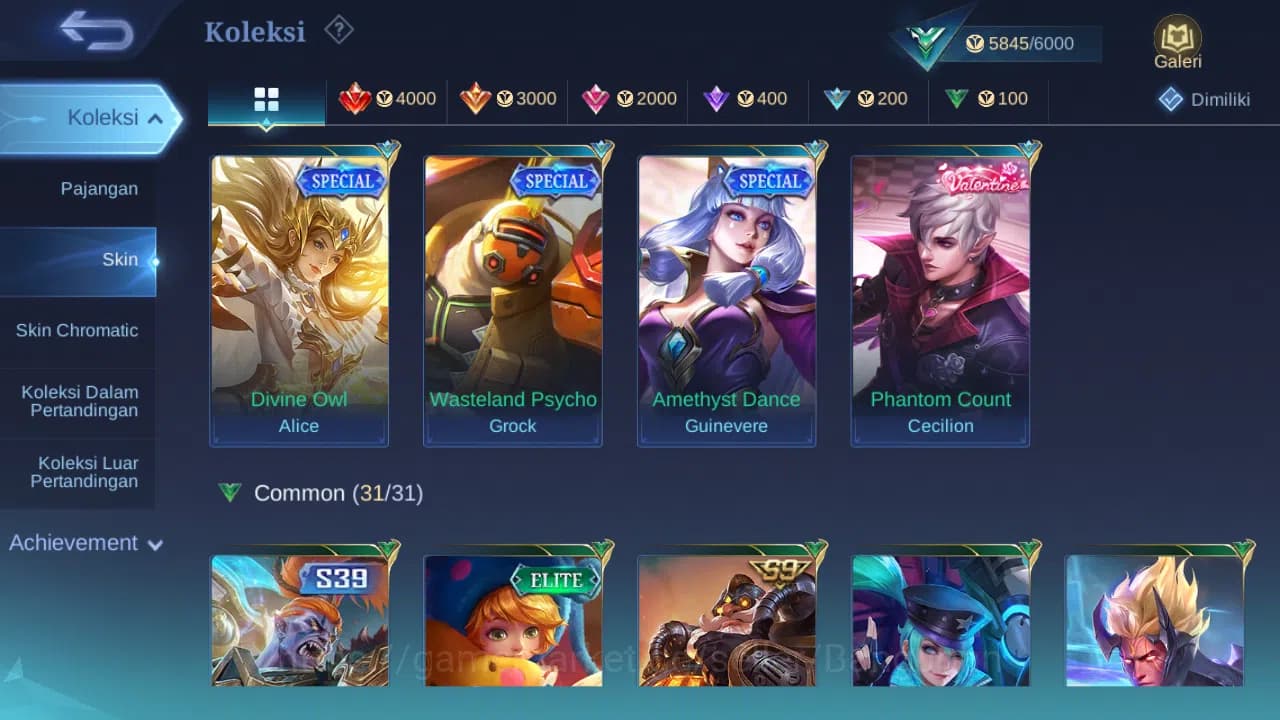Screen dimensions: 1280x720
Task: Click the question mark icon beside Koleksi title
Action: 339,30
